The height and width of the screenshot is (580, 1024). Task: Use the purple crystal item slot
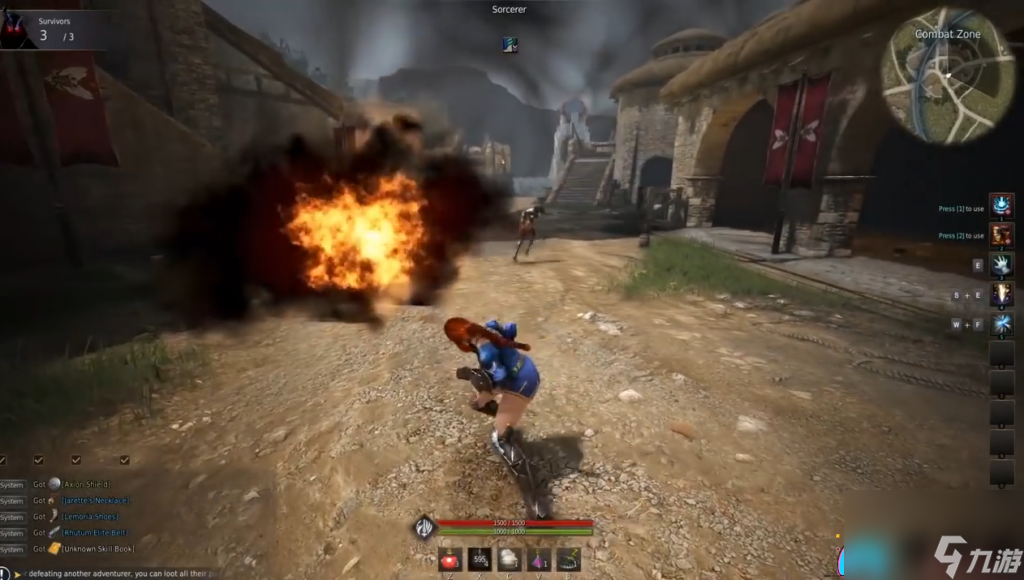tap(539, 560)
